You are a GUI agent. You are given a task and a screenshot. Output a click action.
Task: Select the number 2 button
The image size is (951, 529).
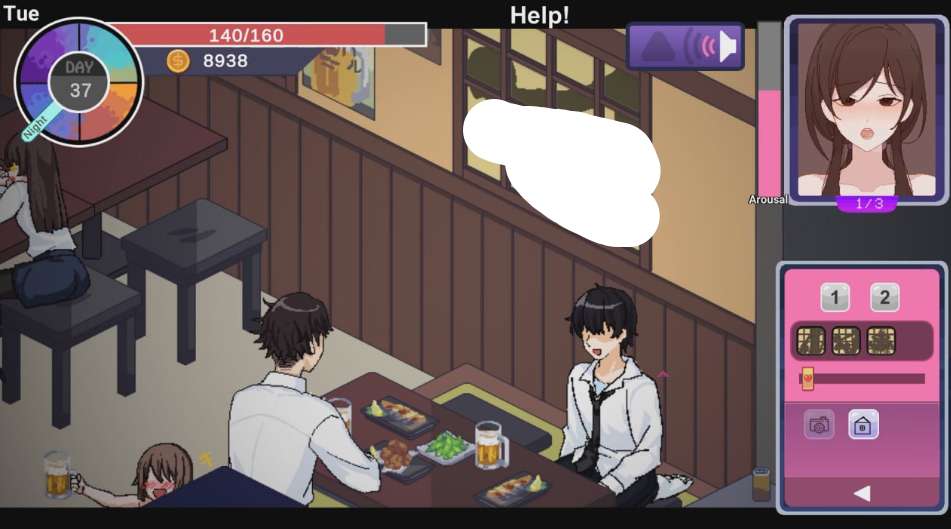point(884,297)
